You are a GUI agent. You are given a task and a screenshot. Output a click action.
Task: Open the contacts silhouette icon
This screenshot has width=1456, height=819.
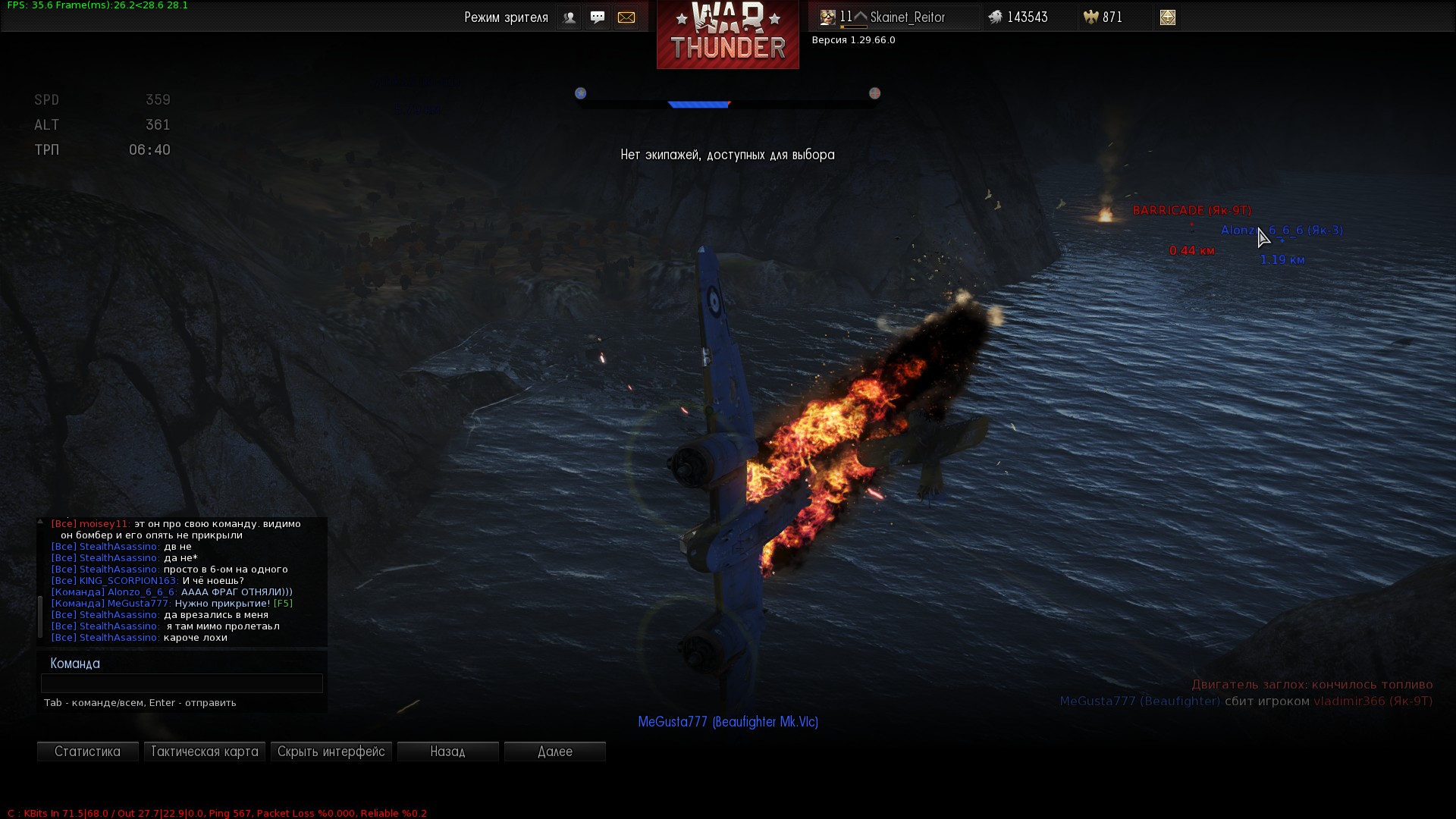click(x=569, y=17)
